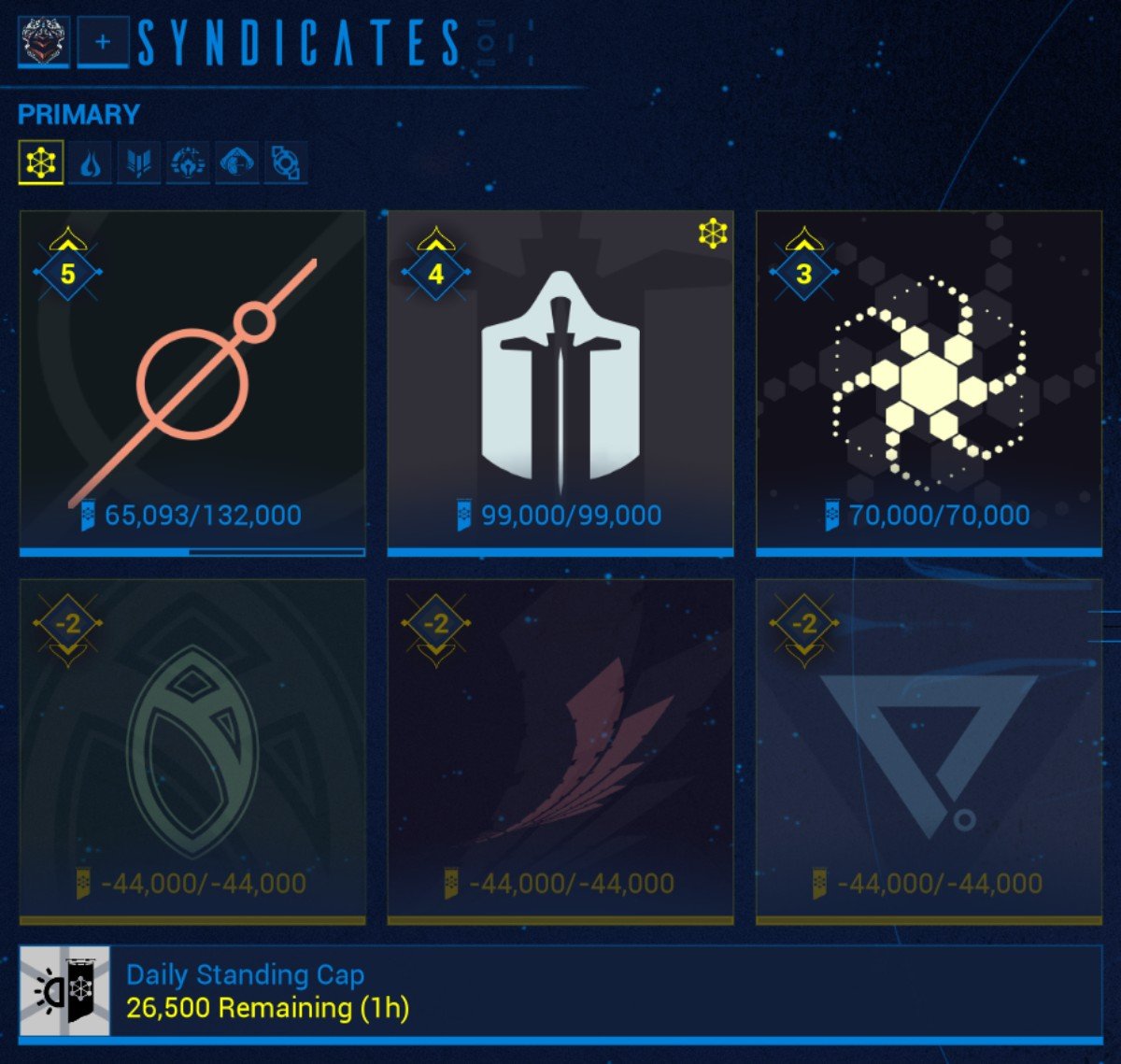Switch to the flame-icon syndicate category
The width and height of the screenshot is (1121, 1064).
(x=91, y=163)
